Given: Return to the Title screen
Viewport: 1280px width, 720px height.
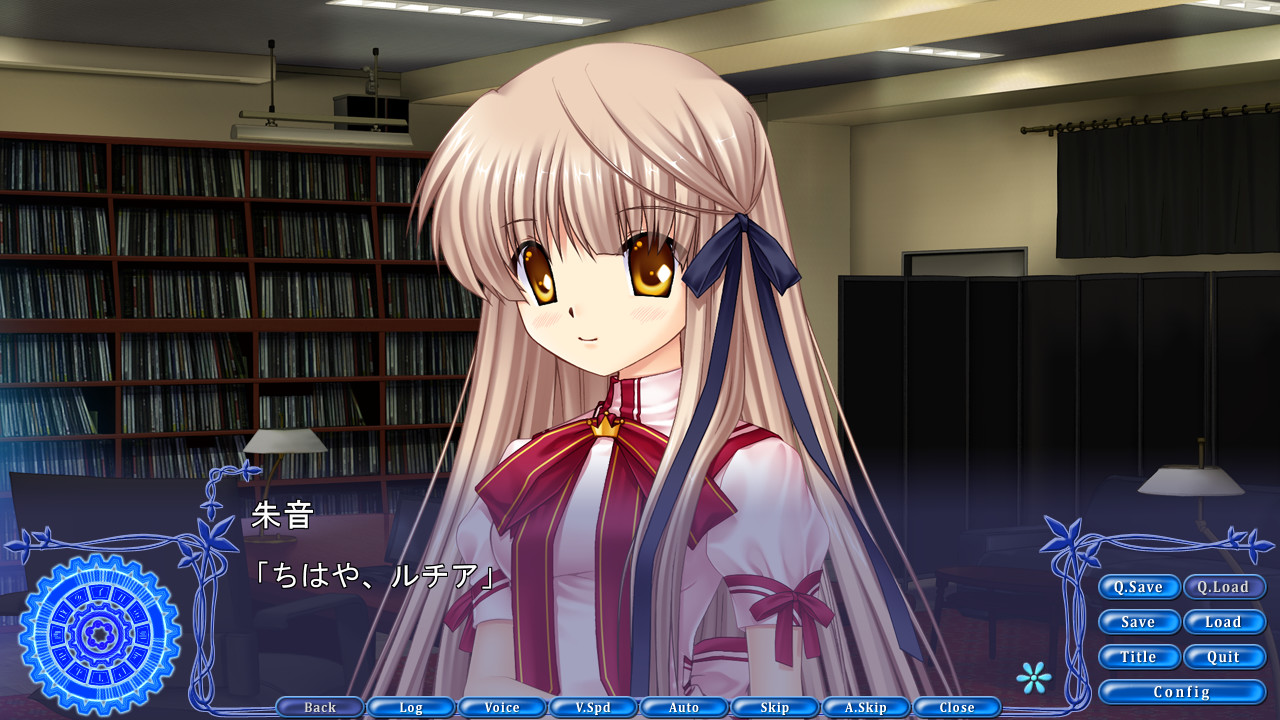Looking at the screenshot, I should [1139, 657].
